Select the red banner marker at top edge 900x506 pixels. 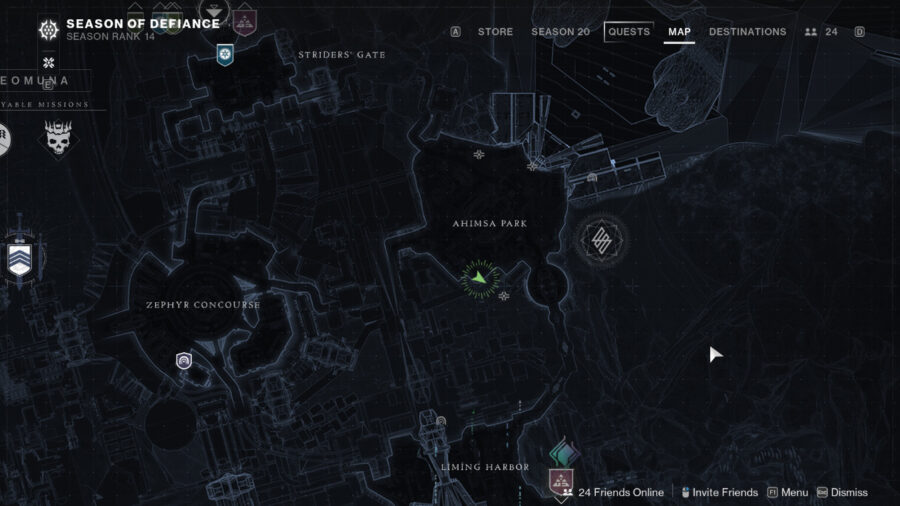[244, 18]
